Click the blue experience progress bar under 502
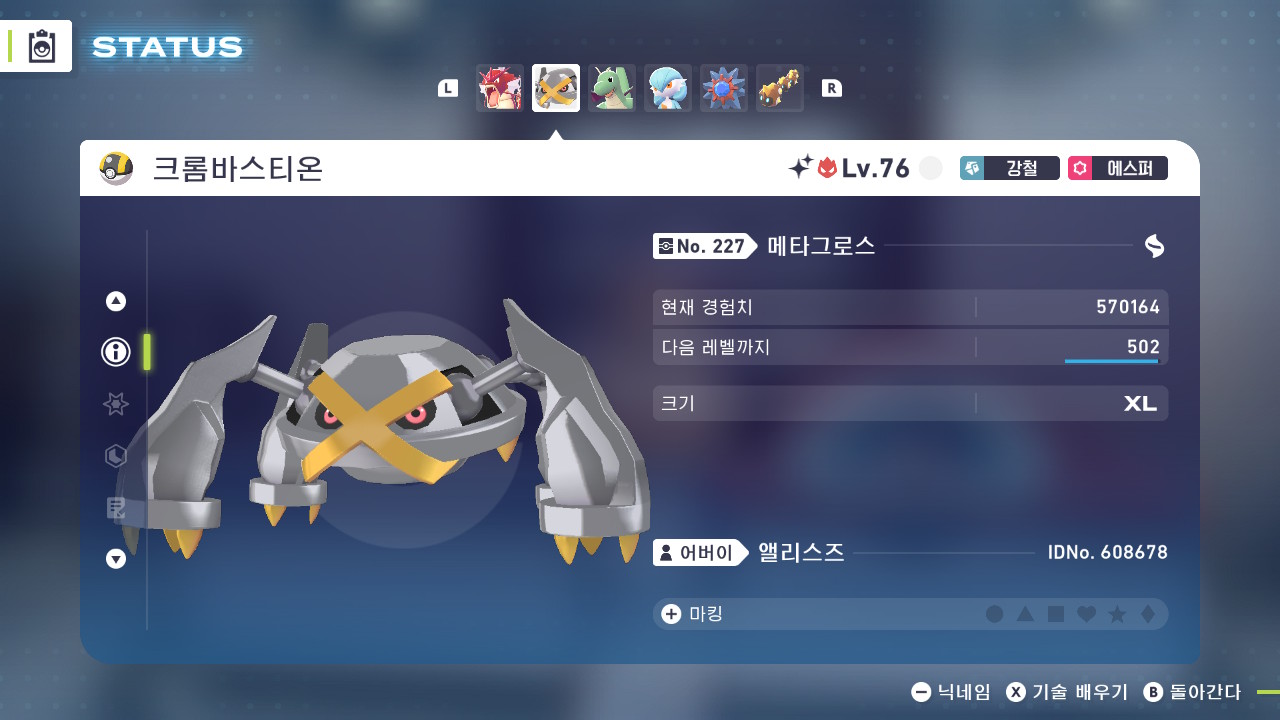This screenshot has width=1280, height=720. tap(1112, 361)
